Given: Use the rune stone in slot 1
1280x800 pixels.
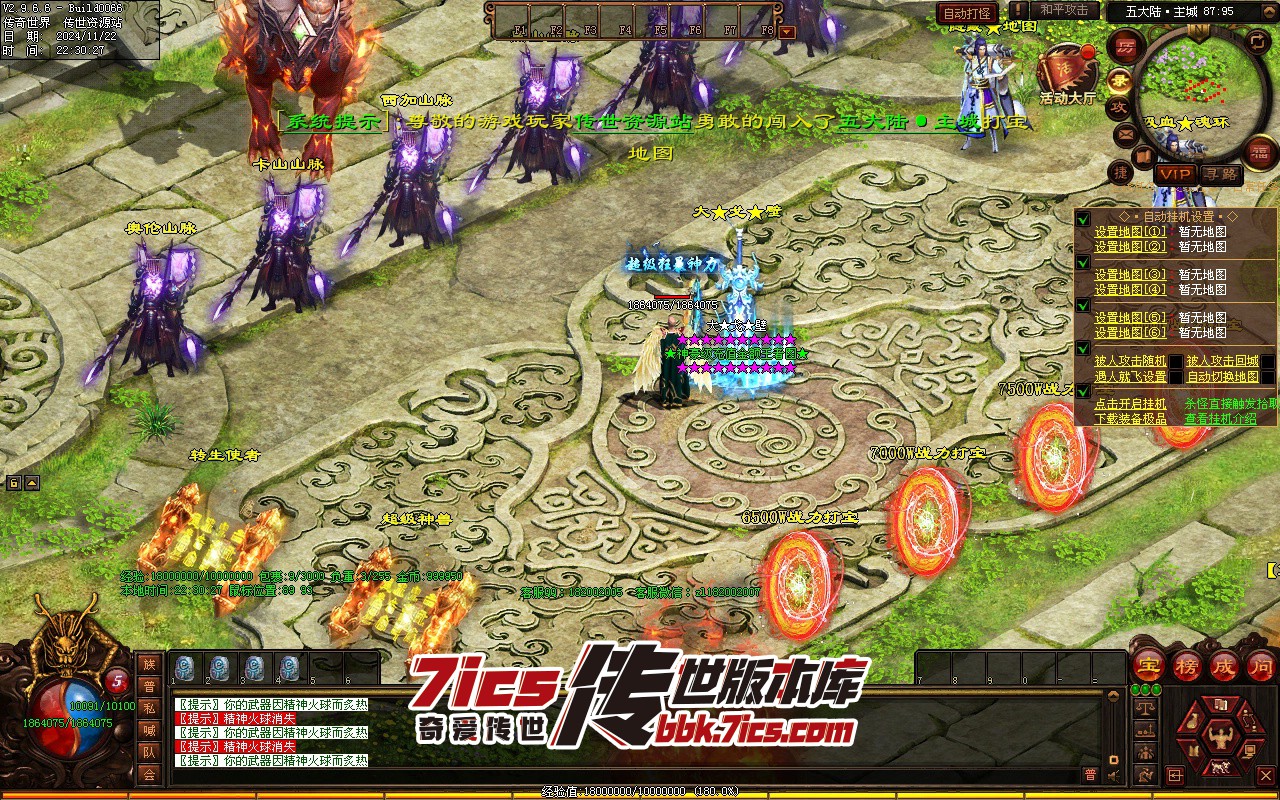Looking at the screenshot, I should pyautogui.click(x=184, y=667).
